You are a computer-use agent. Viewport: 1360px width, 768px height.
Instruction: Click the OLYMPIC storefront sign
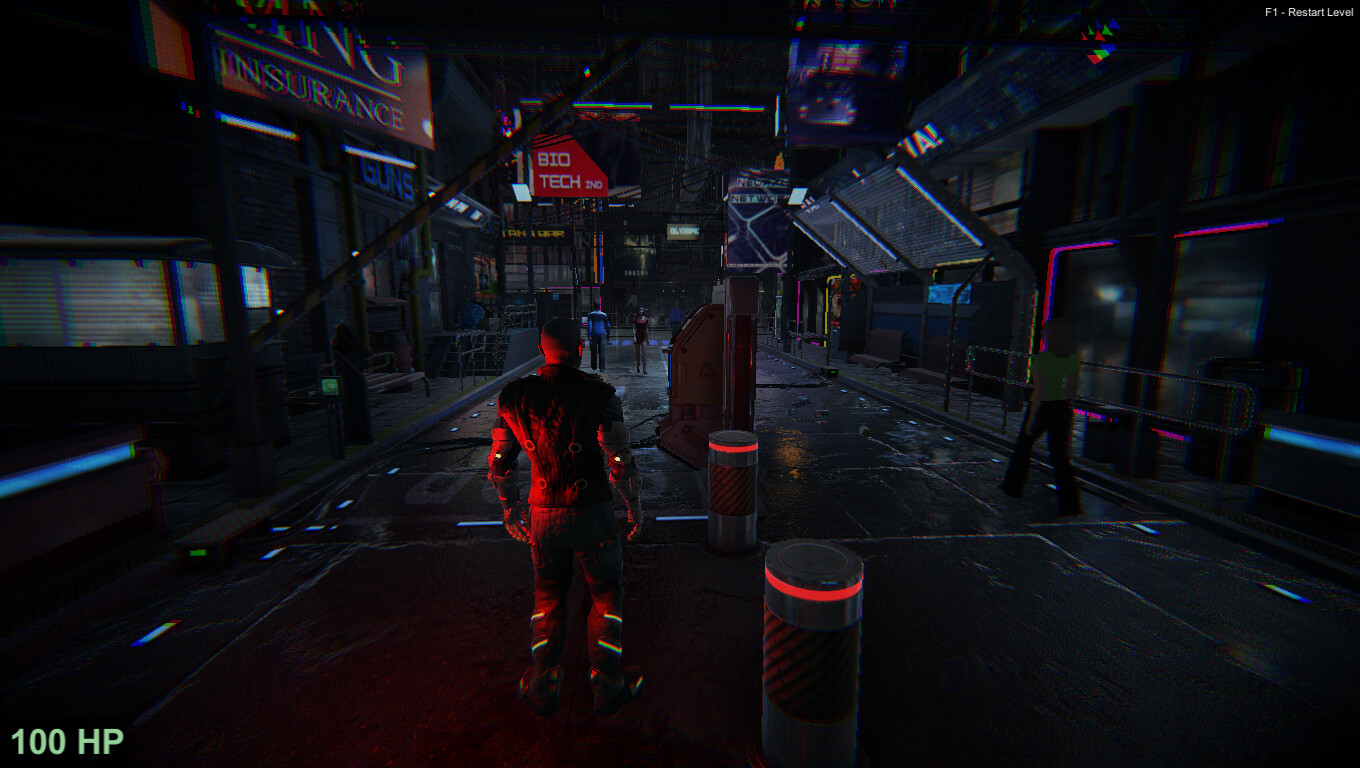tap(684, 232)
